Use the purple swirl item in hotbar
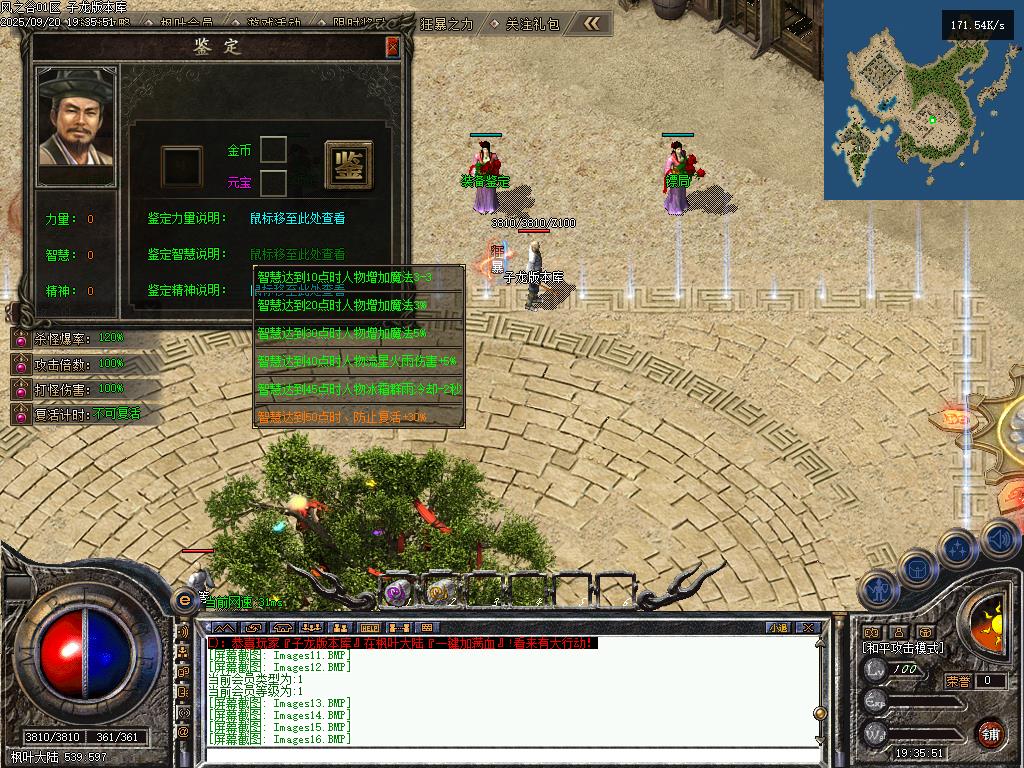 [x=397, y=592]
